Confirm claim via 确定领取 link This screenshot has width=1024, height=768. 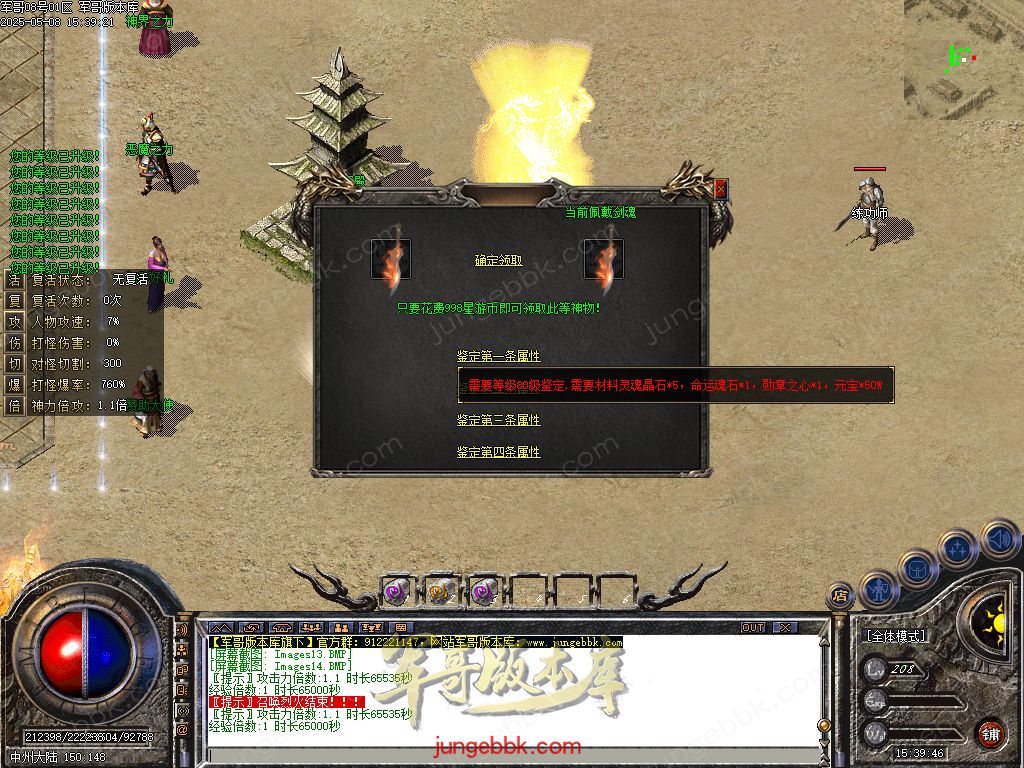pyautogui.click(x=498, y=261)
